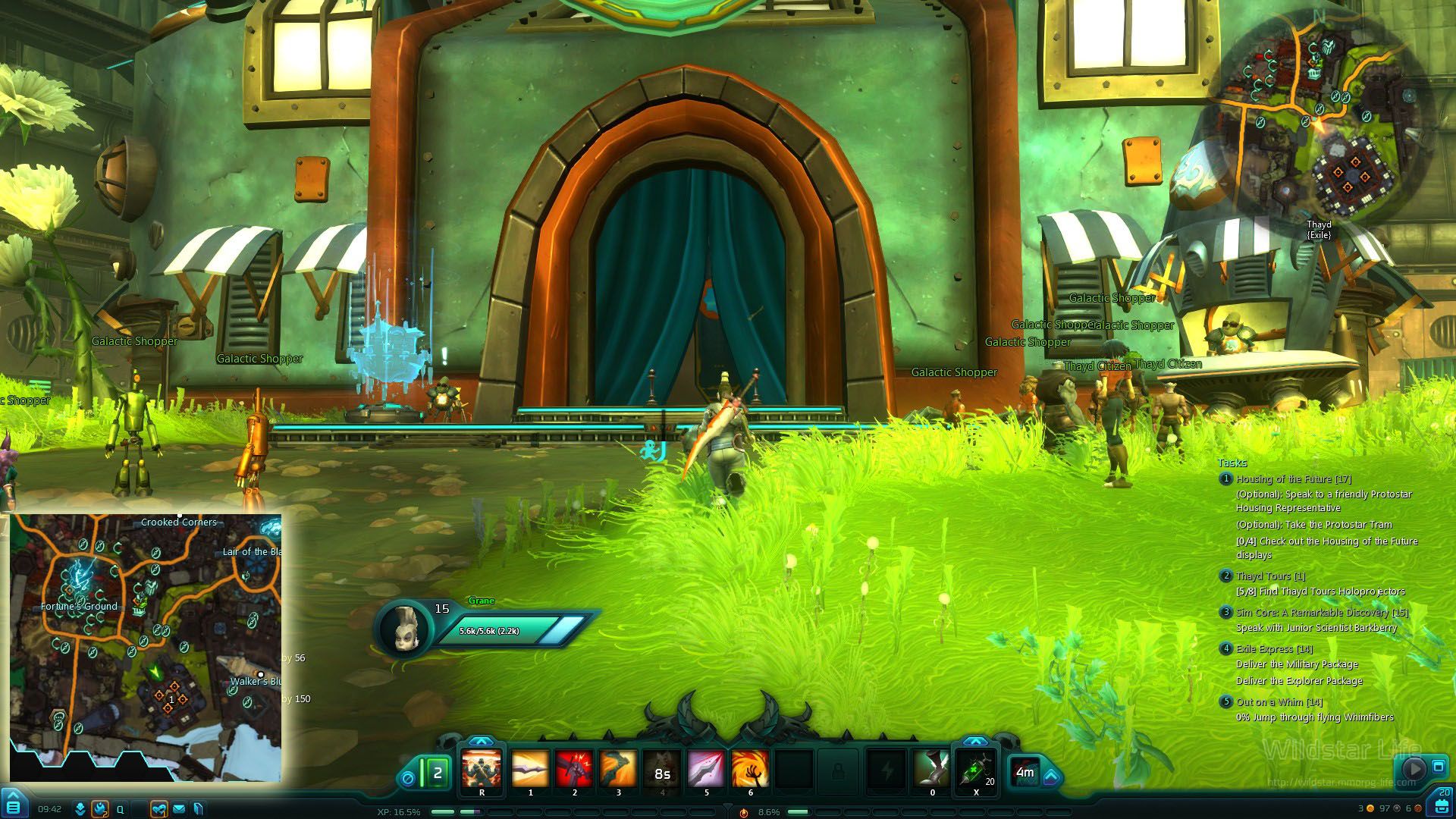This screenshot has width=1456, height=819.
Task: Expand the arrow above the R ability
Action: [481, 742]
